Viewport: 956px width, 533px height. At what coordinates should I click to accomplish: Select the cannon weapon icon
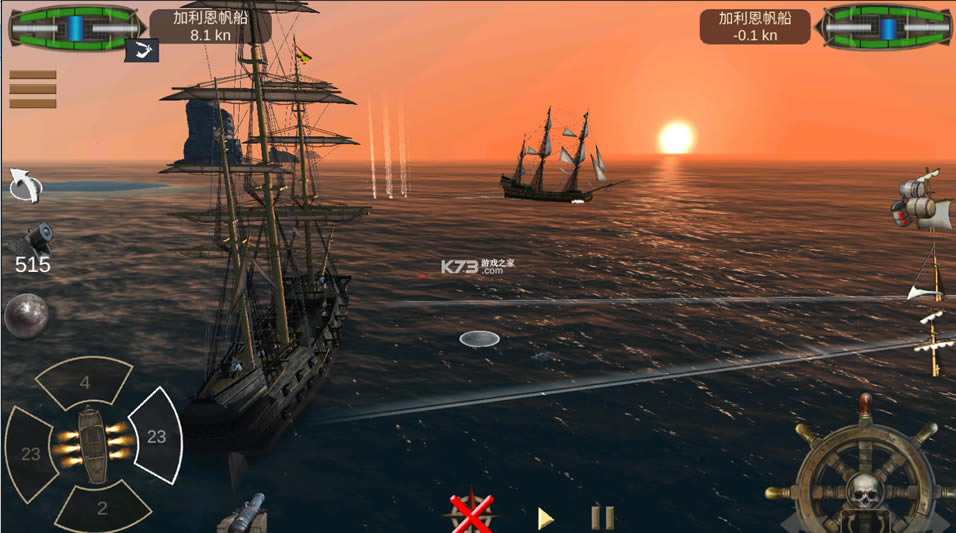(31, 239)
